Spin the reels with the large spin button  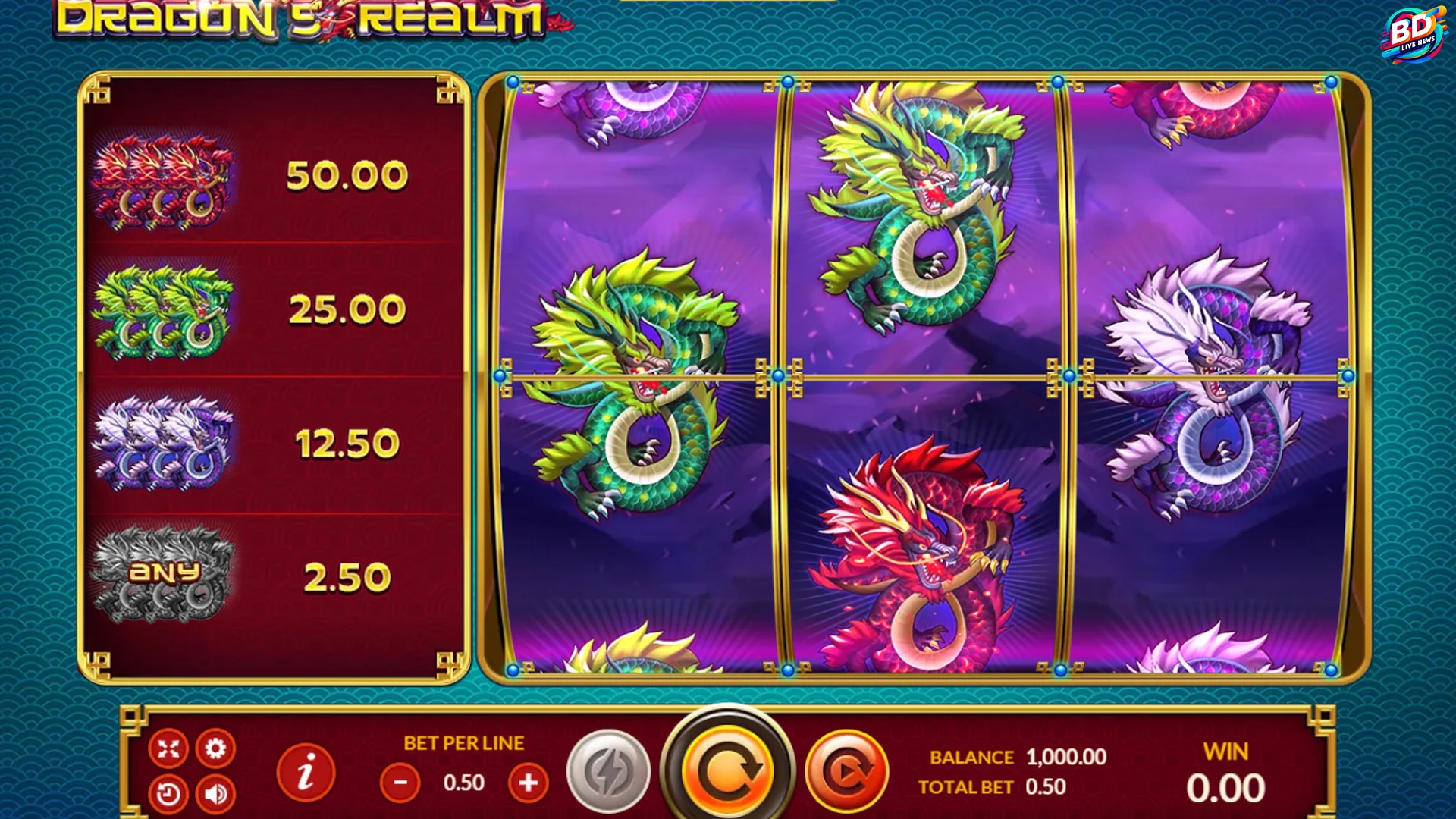pos(730,769)
